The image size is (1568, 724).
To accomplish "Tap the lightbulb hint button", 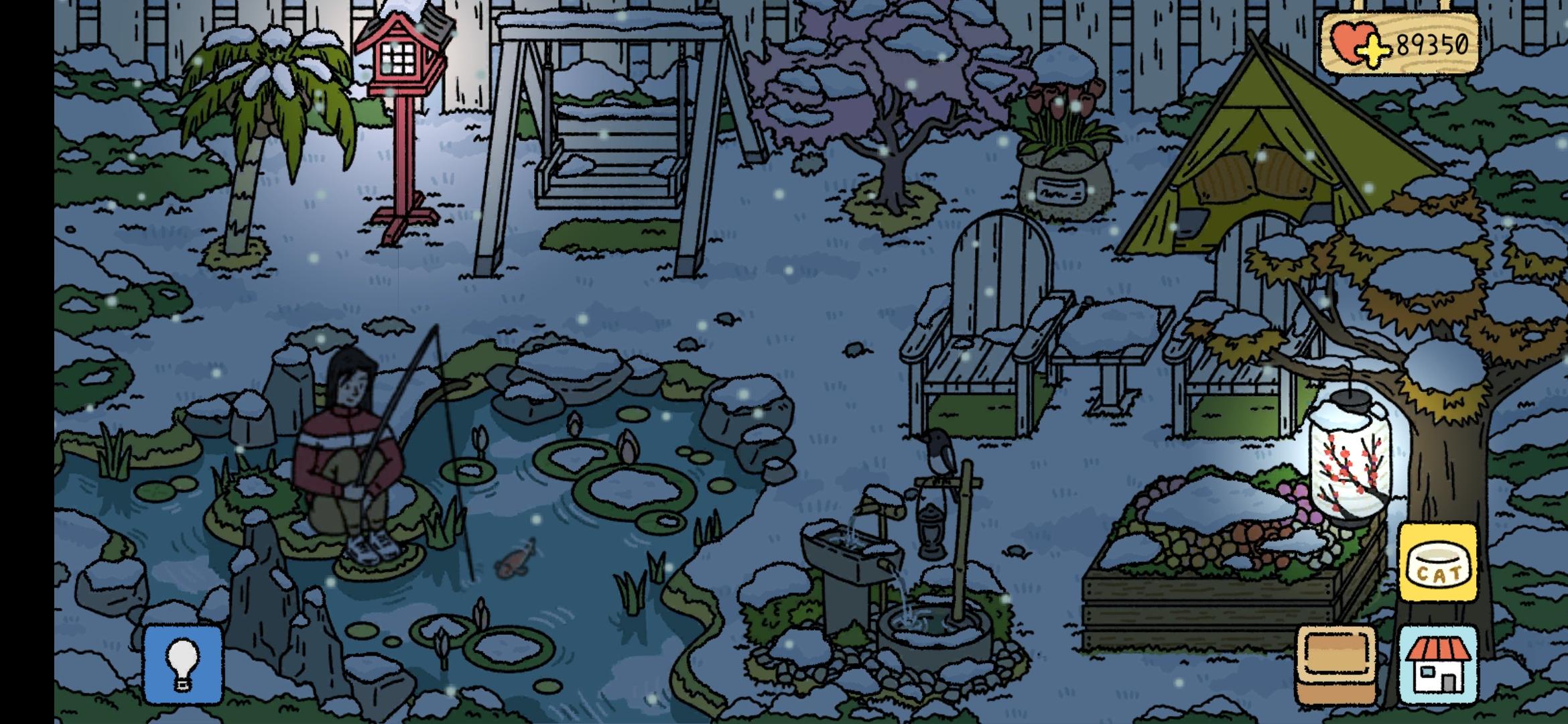I will pyautogui.click(x=183, y=664).
